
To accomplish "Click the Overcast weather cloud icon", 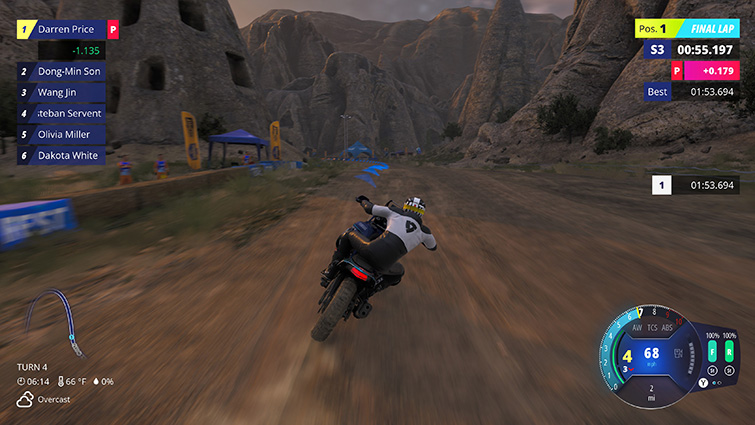I will (24, 400).
